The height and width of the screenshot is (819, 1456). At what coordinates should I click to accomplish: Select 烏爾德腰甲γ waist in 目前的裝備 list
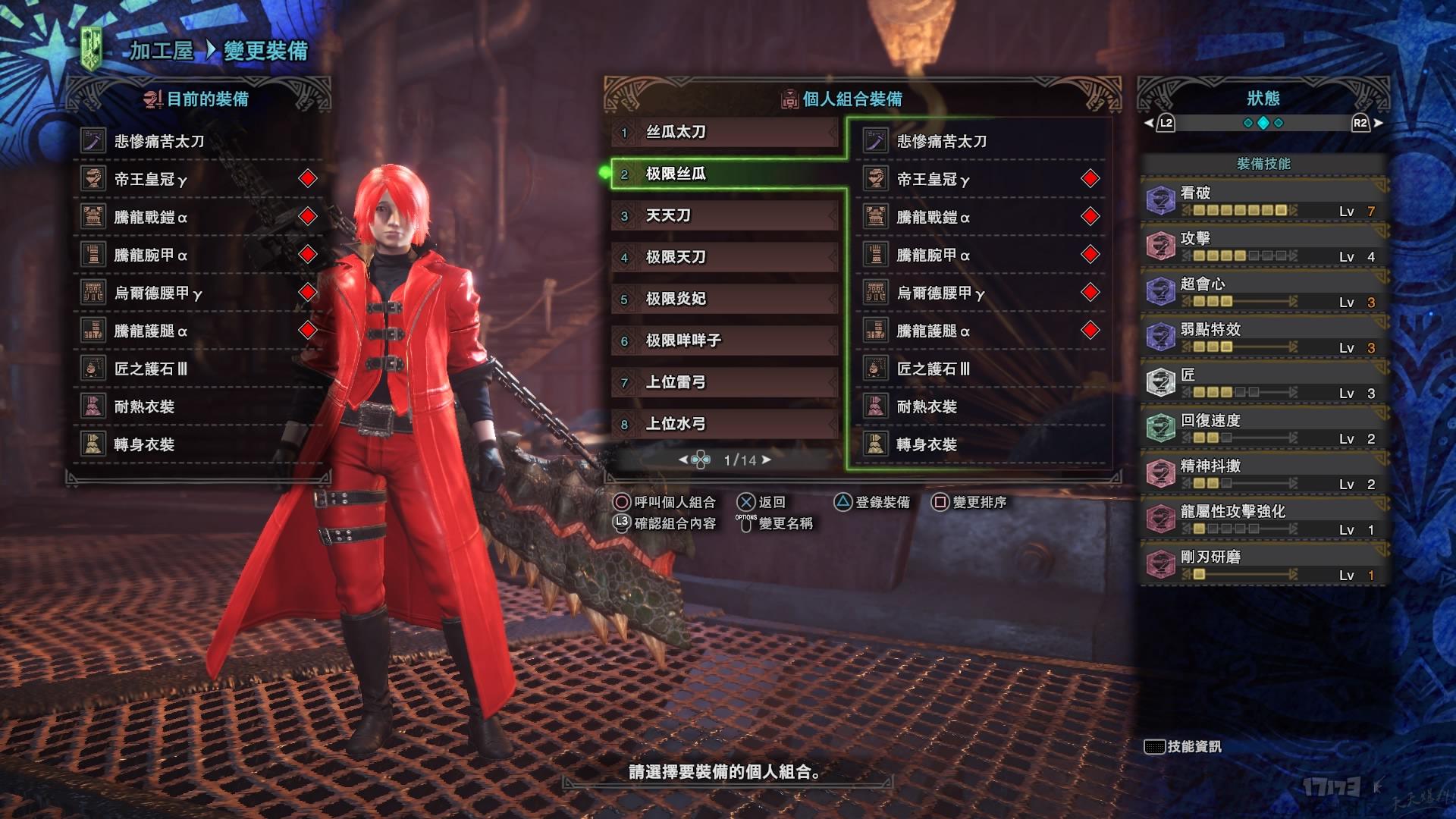click(x=197, y=293)
